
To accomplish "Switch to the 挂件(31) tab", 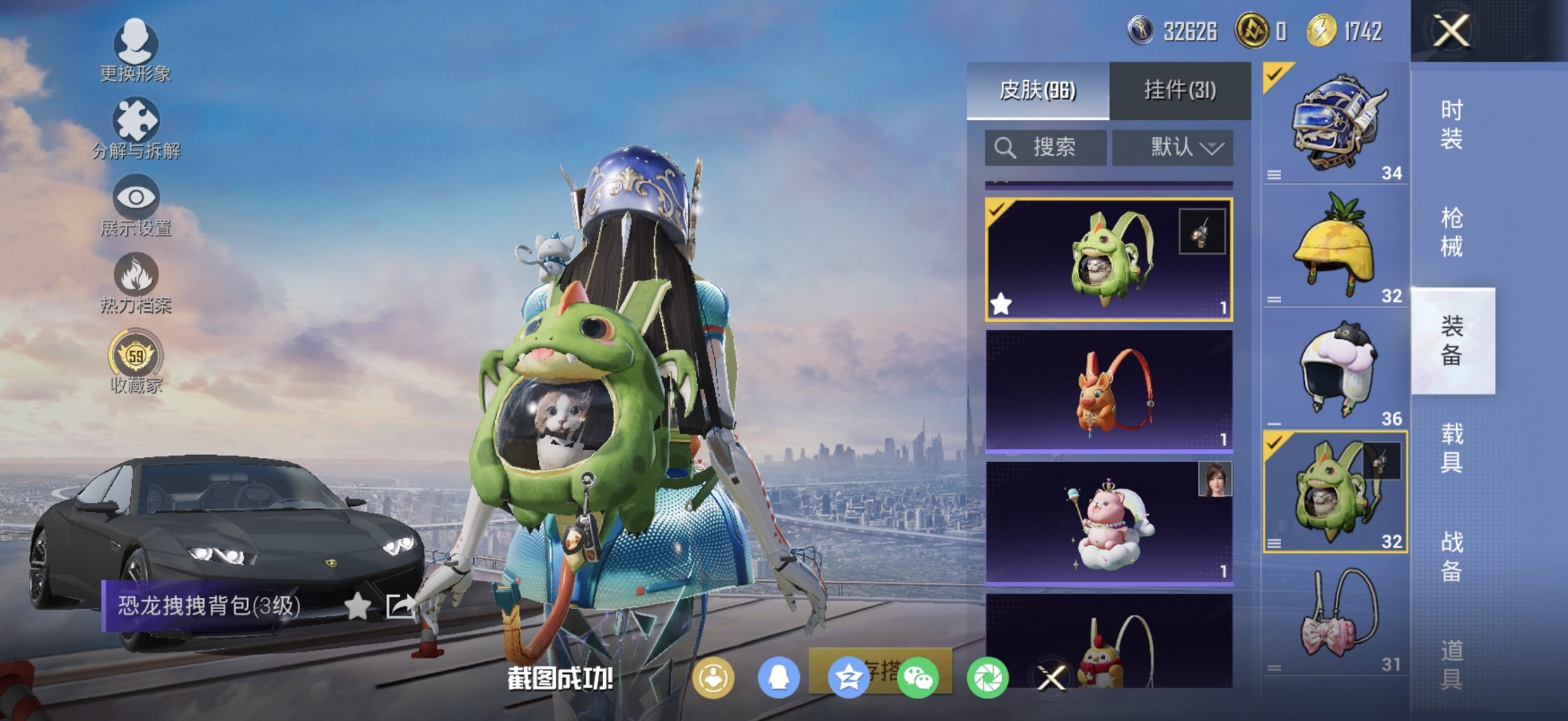I will 1180,91.
